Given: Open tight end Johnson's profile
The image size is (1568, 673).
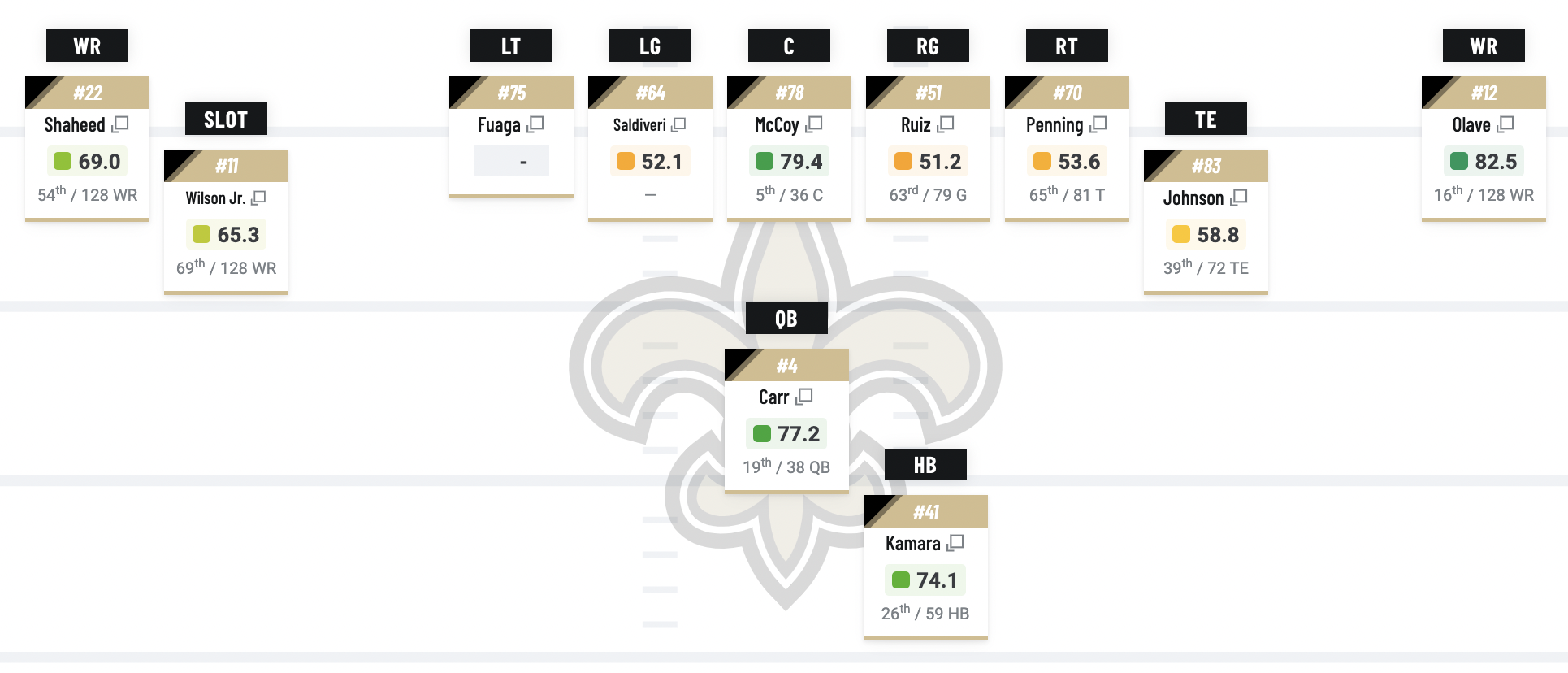Looking at the screenshot, I should (1193, 198).
